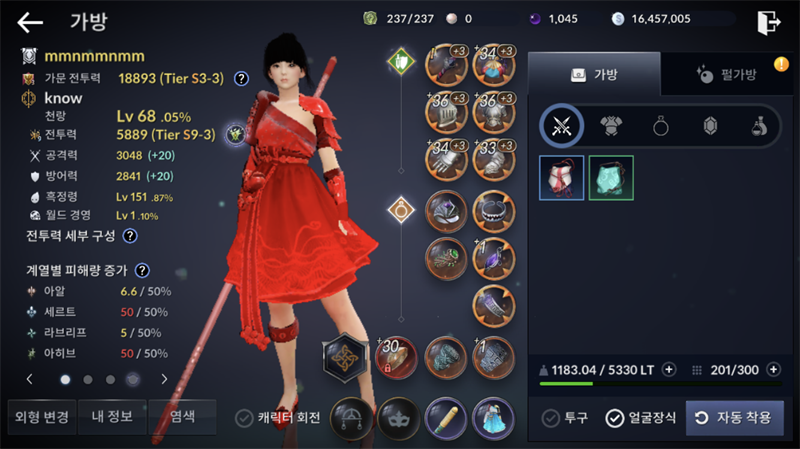Pick the teal garment in the bag
The height and width of the screenshot is (449, 800).
click(x=611, y=177)
